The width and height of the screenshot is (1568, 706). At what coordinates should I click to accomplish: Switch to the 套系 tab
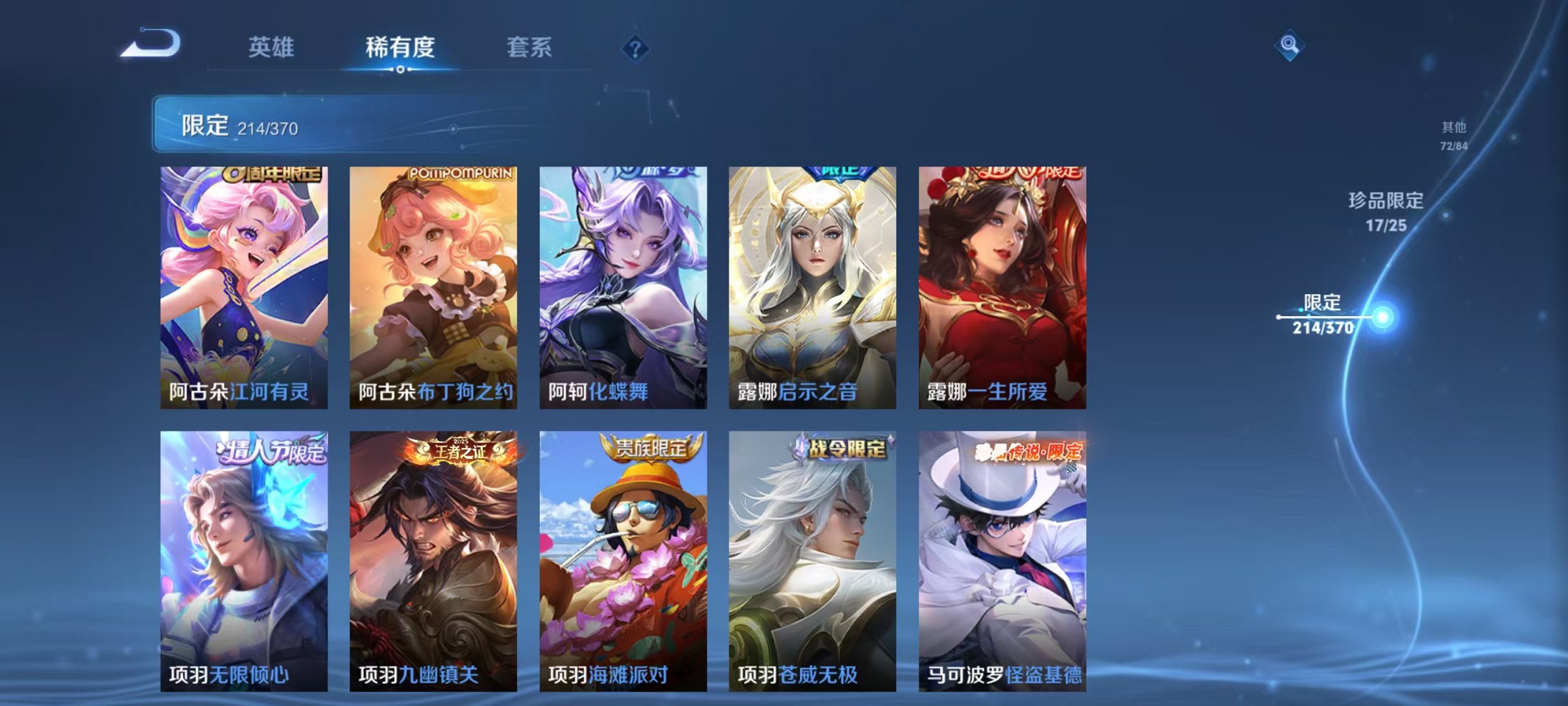[x=529, y=47]
